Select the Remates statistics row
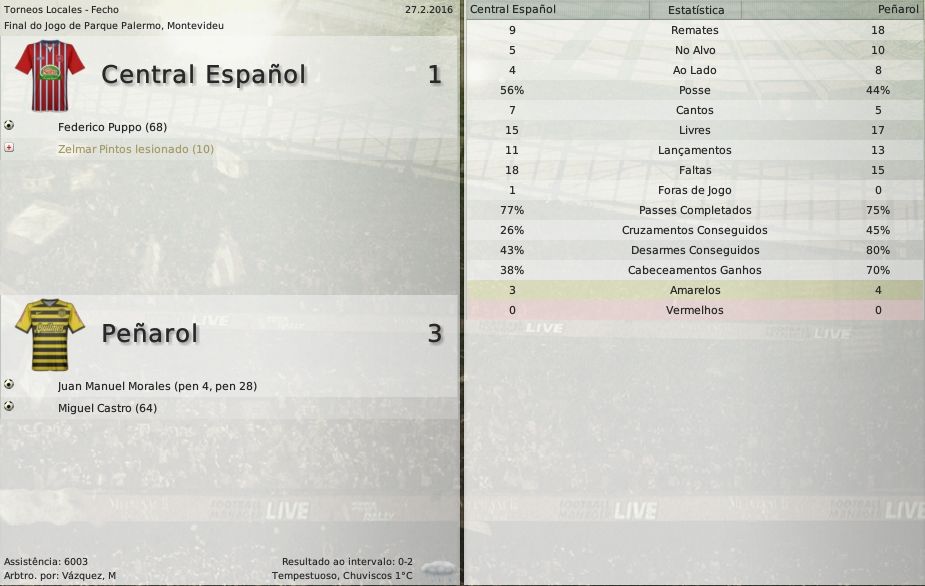Screen dimensions: 925x586 point(694,30)
